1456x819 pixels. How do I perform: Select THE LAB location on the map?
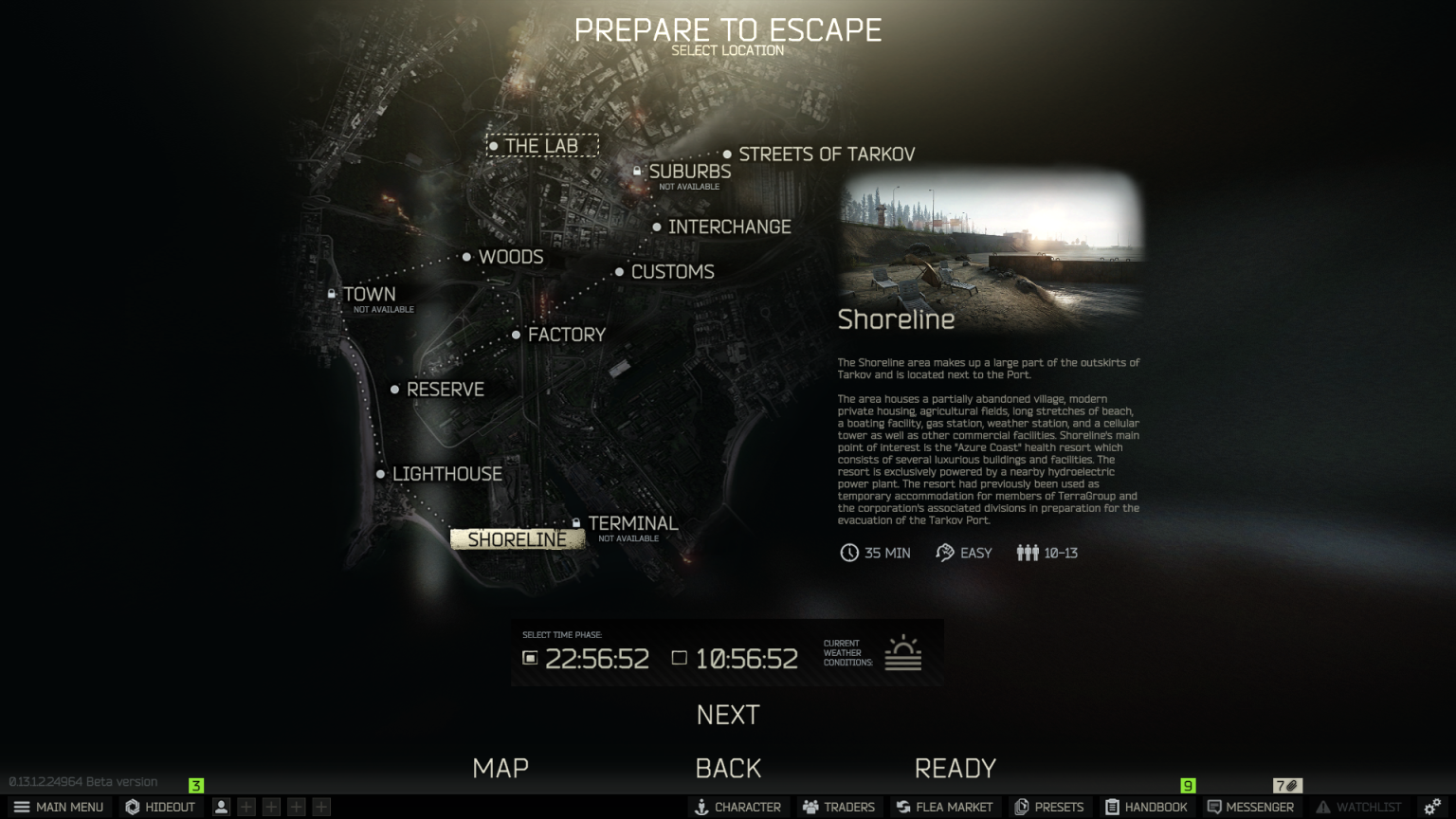(542, 146)
